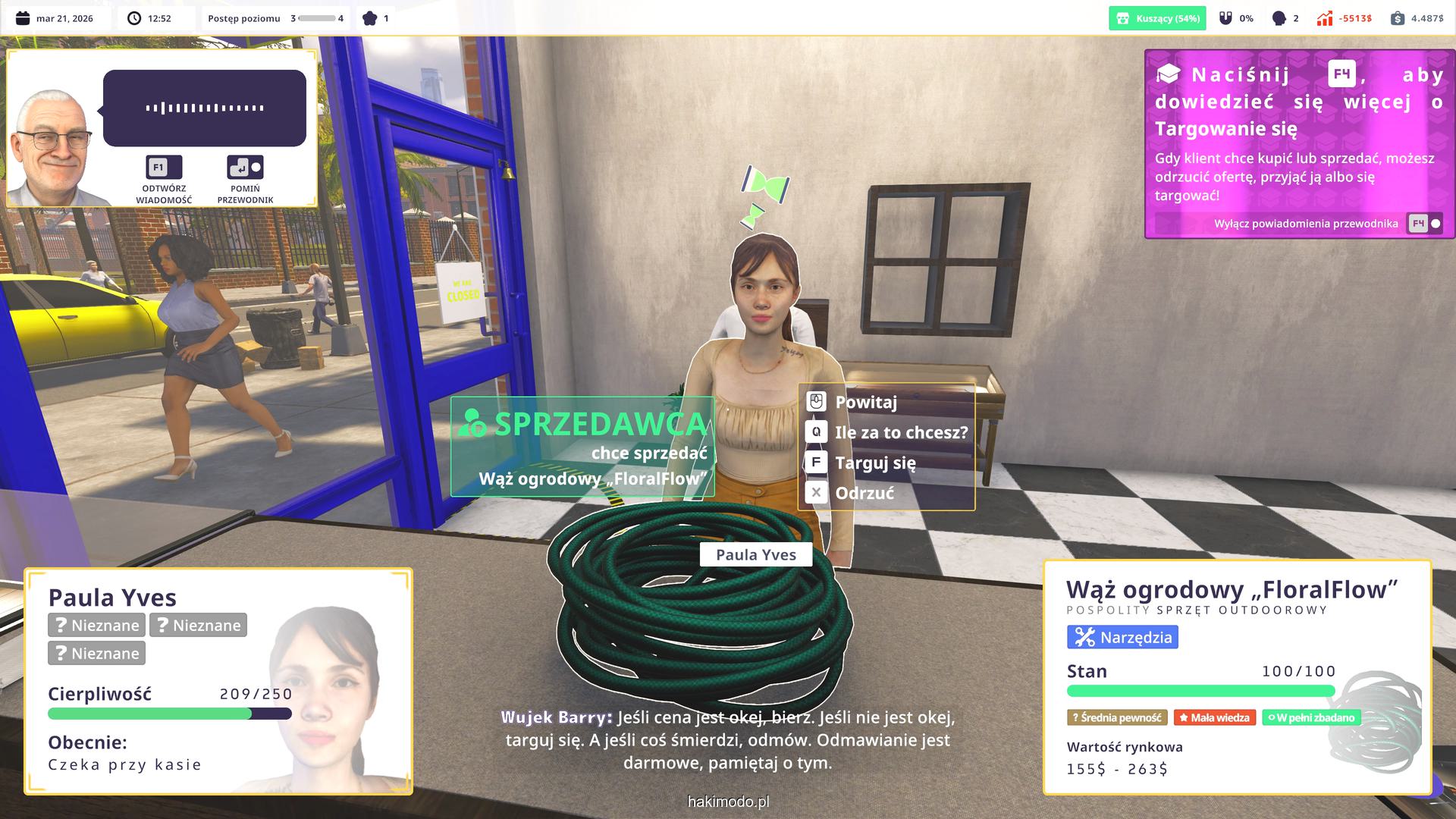Open the "Kuszący (54%)" shop attractiveness indicator
The image size is (1456, 819).
pos(1157,18)
